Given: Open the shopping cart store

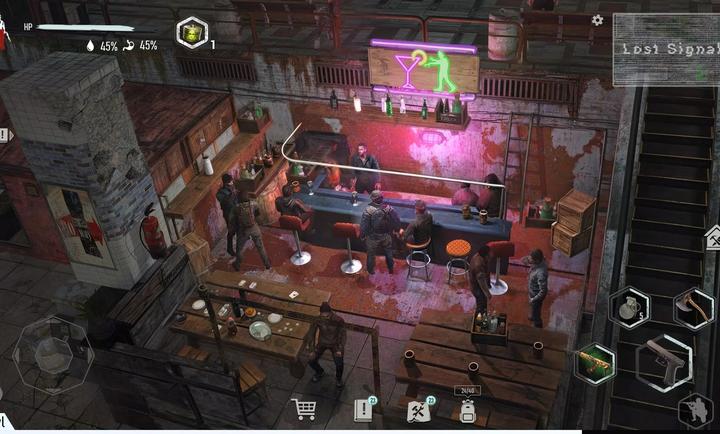Looking at the screenshot, I should [x=303, y=408].
